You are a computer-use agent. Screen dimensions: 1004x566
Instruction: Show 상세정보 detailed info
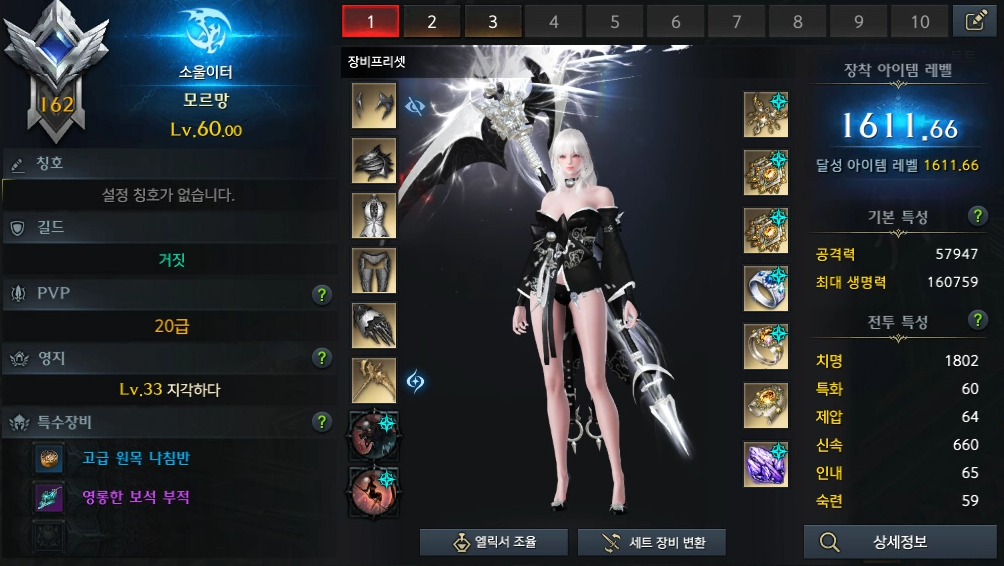pyautogui.click(x=886, y=542)
